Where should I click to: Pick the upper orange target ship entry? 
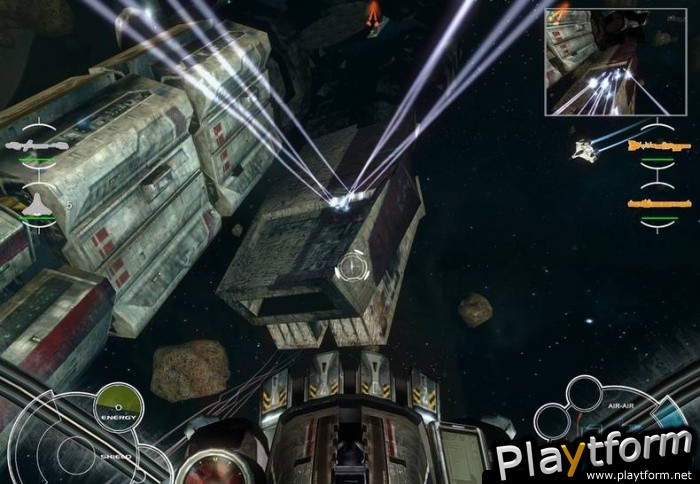[x=659, y=146]
